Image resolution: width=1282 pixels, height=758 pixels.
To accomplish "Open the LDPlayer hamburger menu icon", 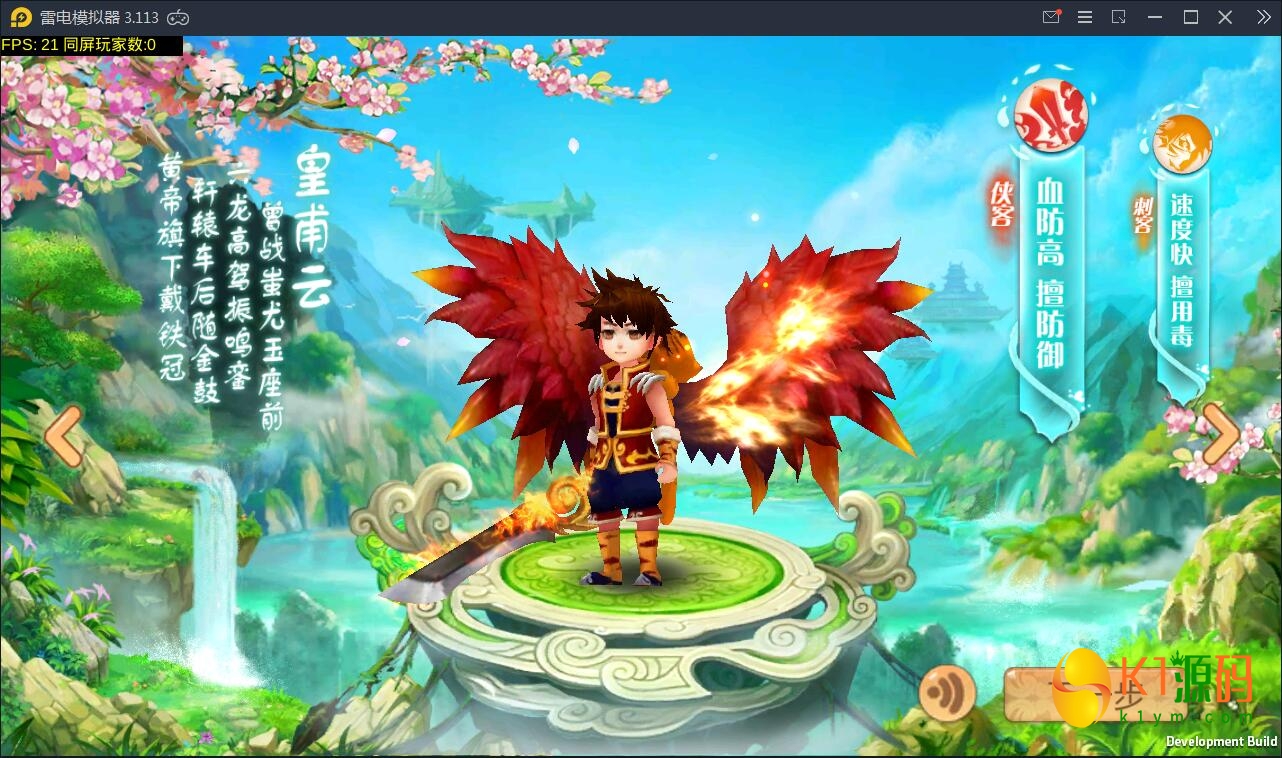I will pyautogui.click(x=1084, y=17).
